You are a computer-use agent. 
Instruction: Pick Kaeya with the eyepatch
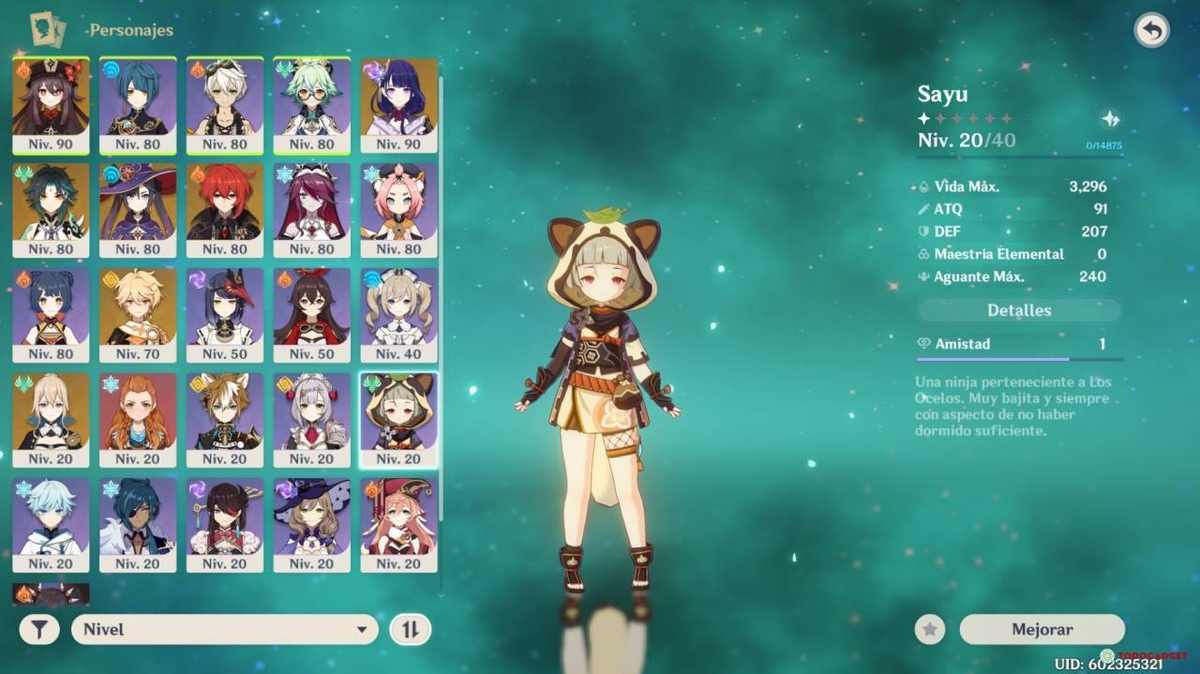(138, 523)
